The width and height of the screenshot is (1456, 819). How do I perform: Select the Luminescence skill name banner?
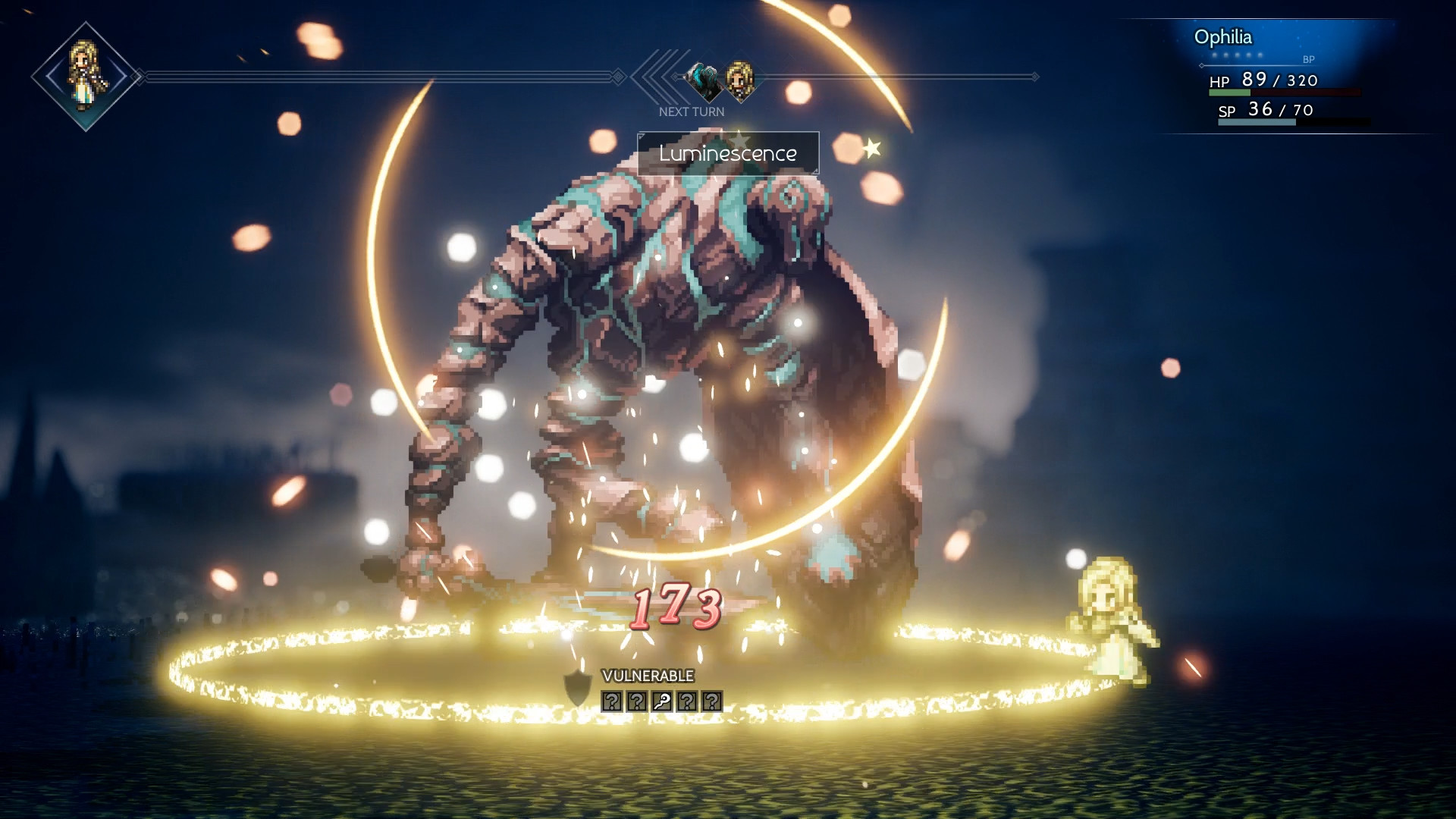point(726,153)
